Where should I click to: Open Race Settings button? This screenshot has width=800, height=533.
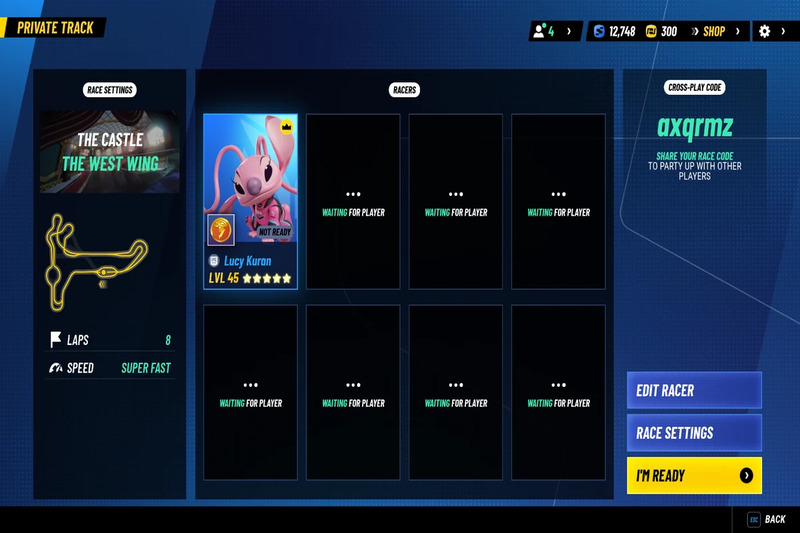[694, 433]
